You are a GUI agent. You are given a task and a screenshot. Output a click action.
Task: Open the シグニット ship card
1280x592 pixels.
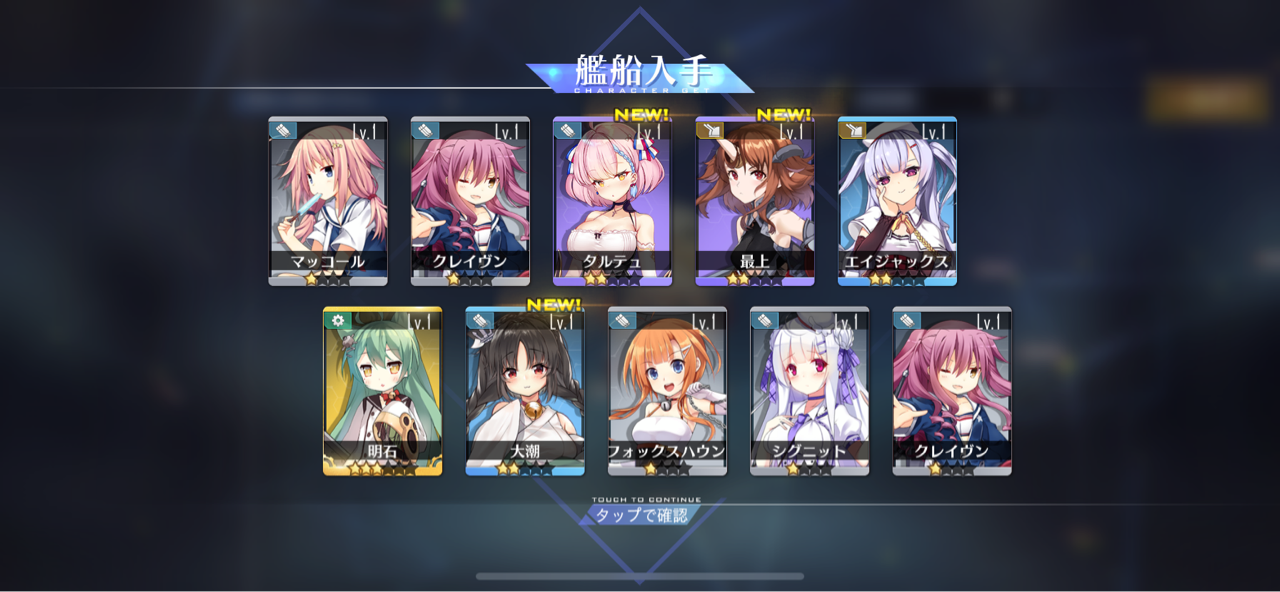(x=809, y=391)
